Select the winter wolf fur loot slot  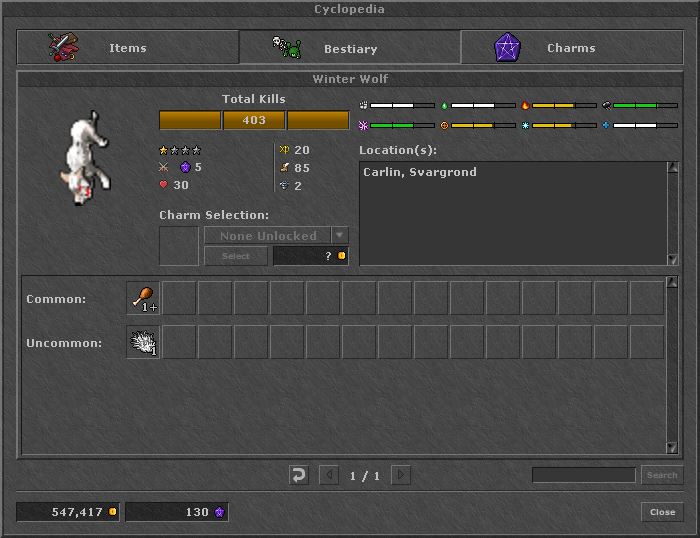click(x=143, y=342)
